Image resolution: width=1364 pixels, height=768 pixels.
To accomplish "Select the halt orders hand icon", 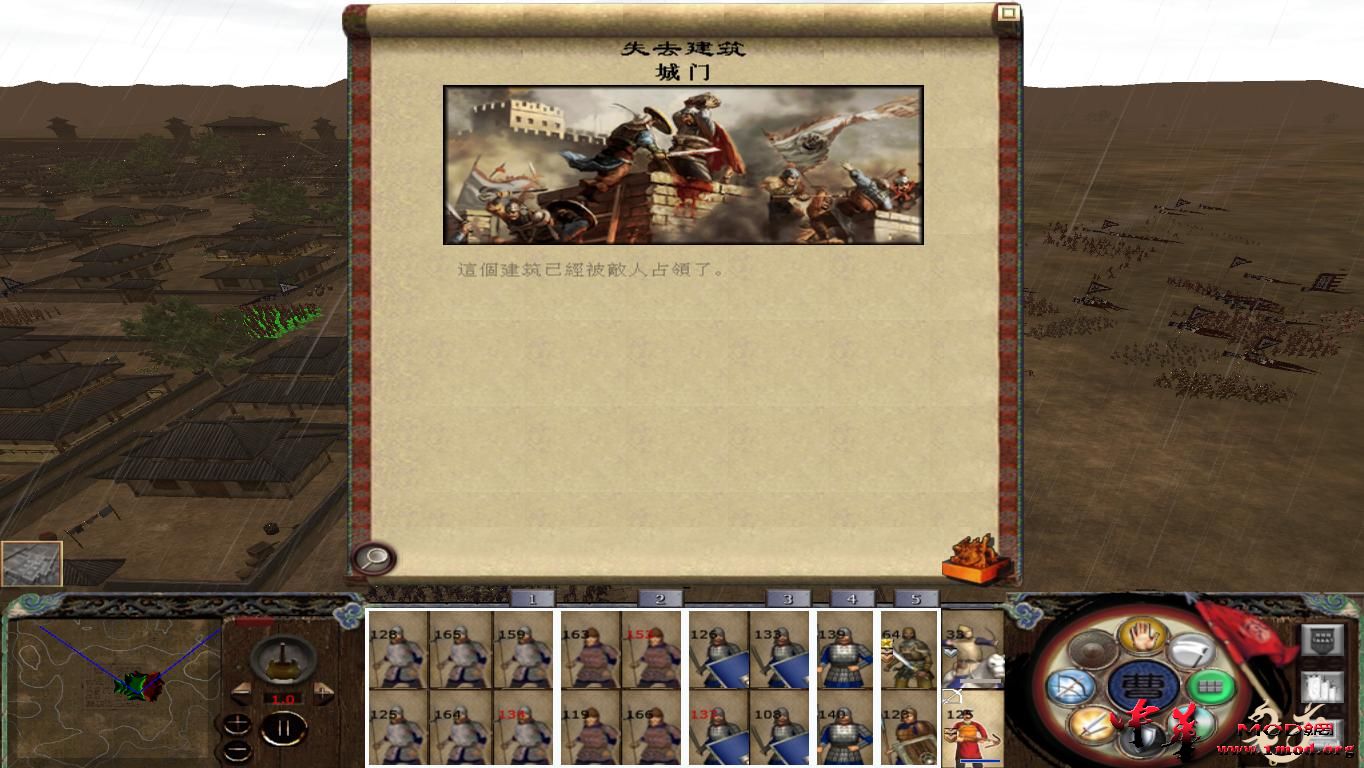I will pyautogui.click(x=1143, y=638).
